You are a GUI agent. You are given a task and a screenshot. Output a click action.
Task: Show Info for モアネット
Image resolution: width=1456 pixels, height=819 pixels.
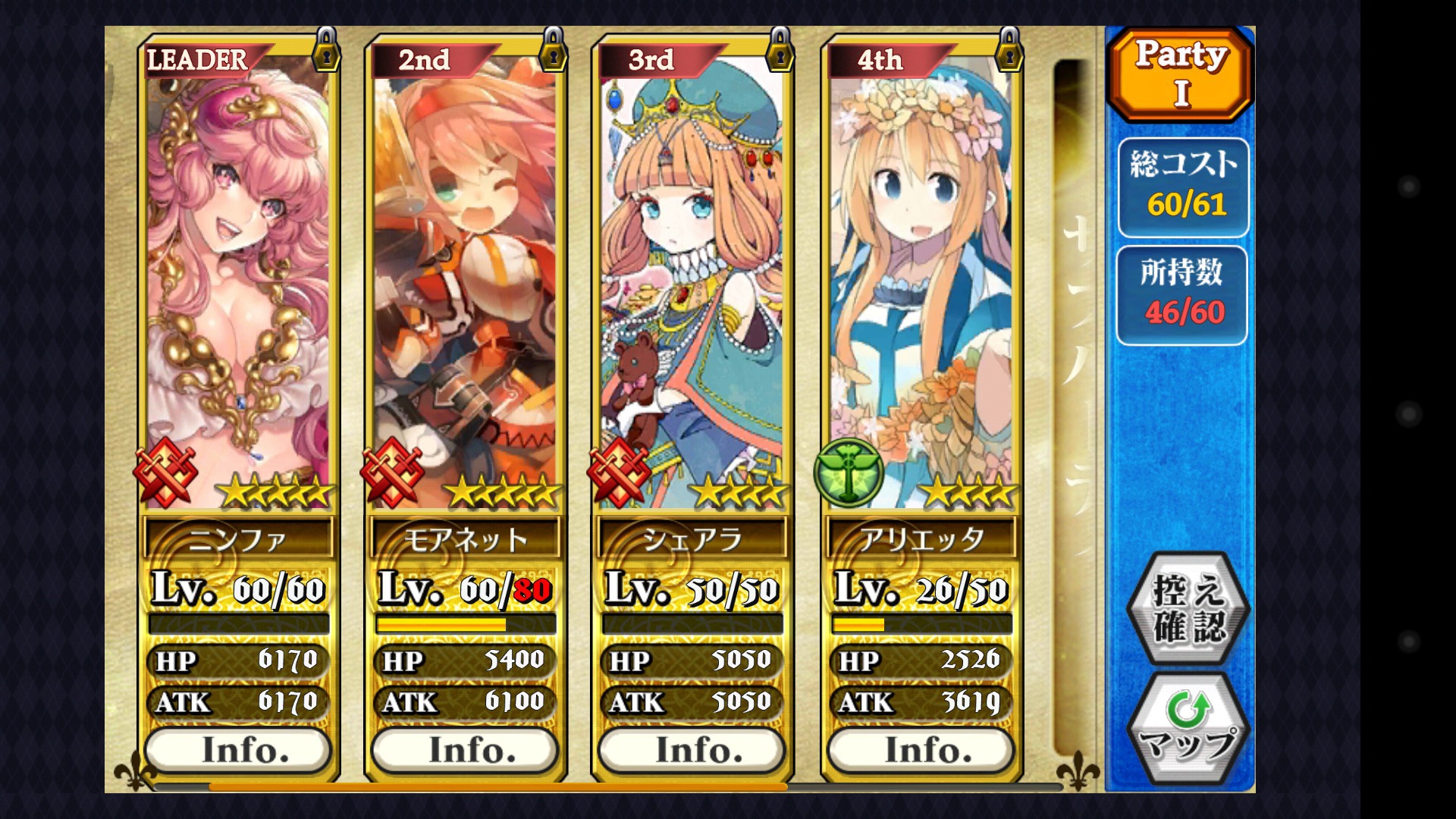[x=465, y=750]
